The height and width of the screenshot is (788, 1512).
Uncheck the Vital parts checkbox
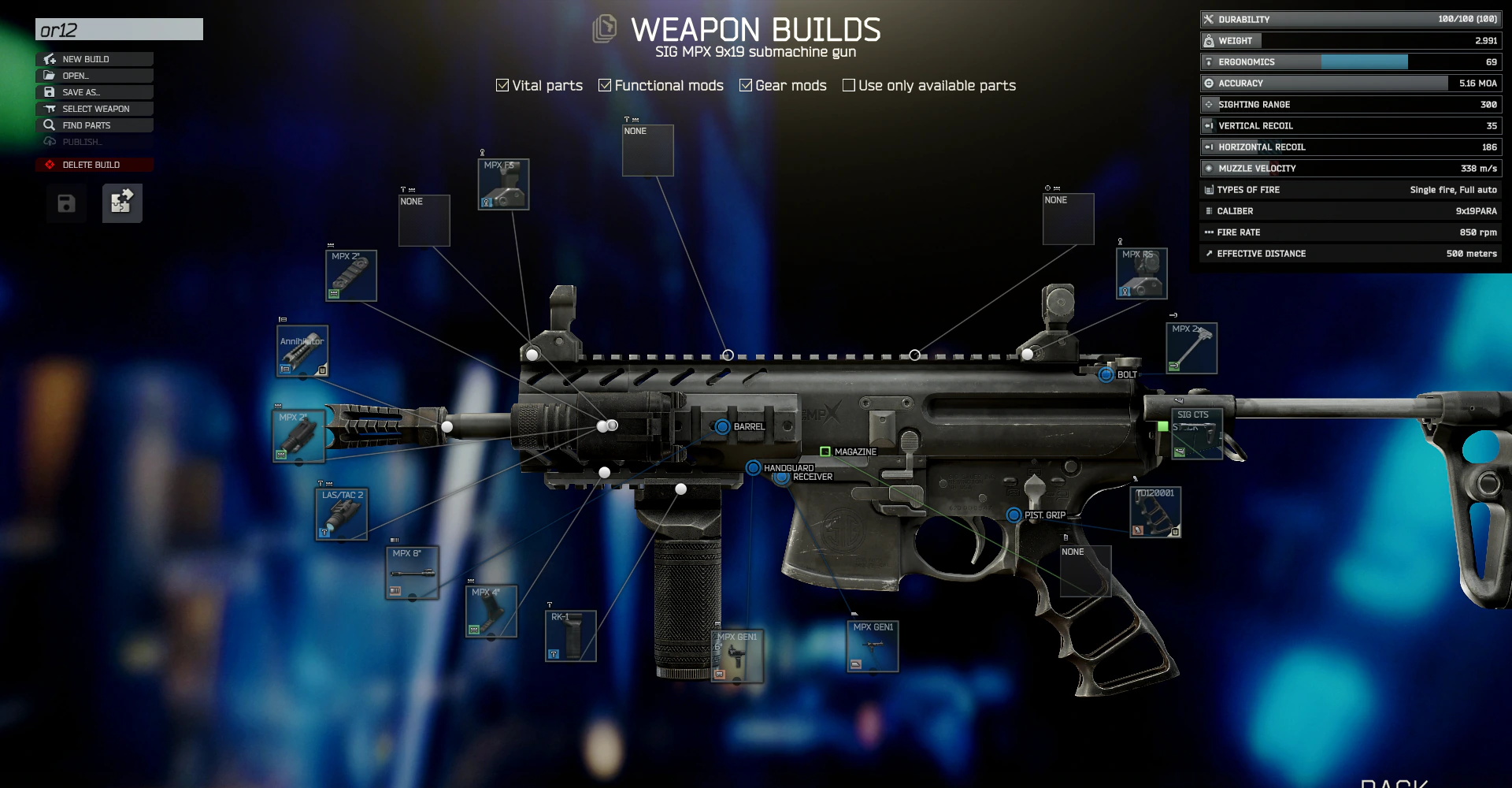coord(502,85)
